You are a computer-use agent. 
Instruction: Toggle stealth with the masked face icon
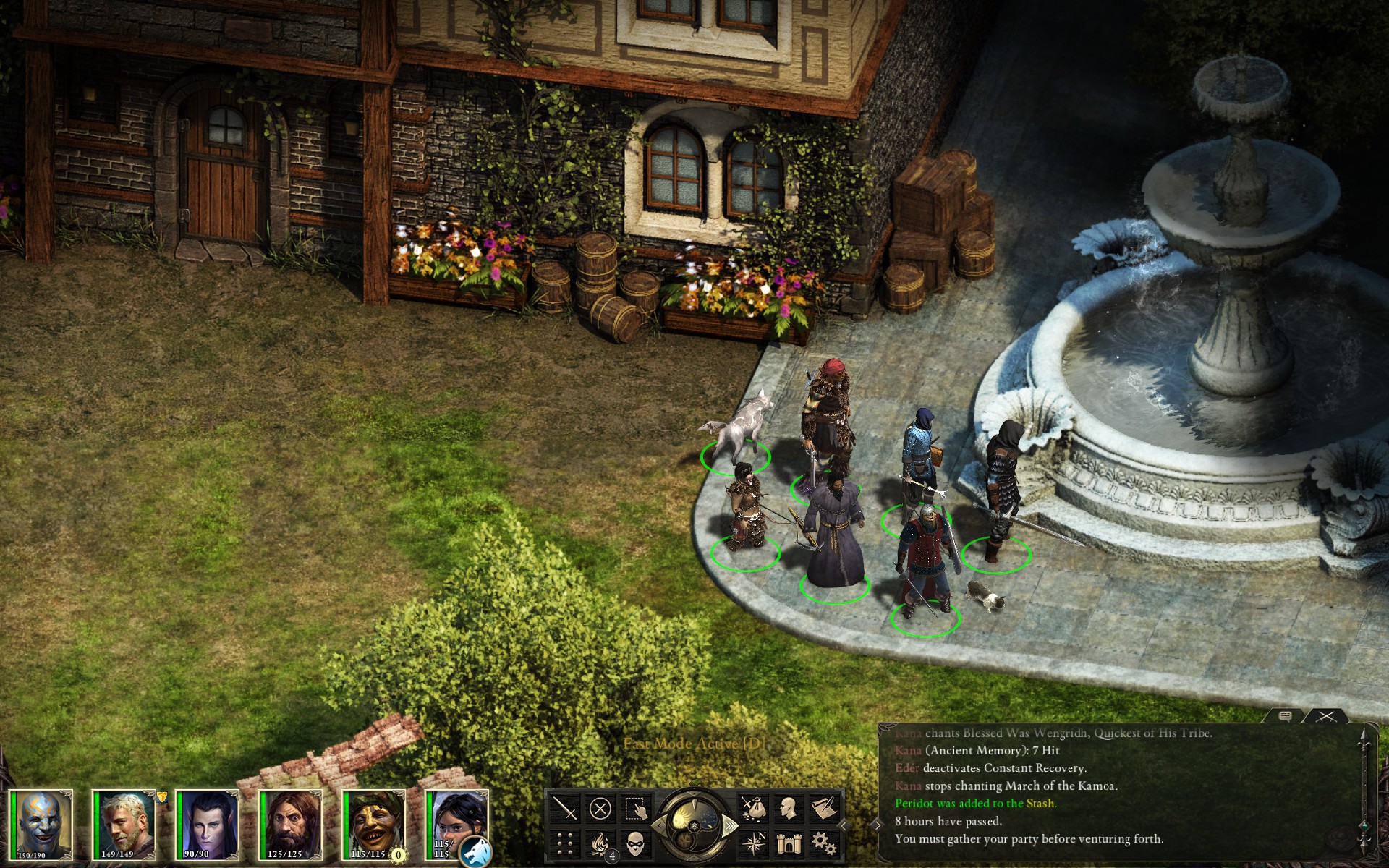[x=635, y=843]
